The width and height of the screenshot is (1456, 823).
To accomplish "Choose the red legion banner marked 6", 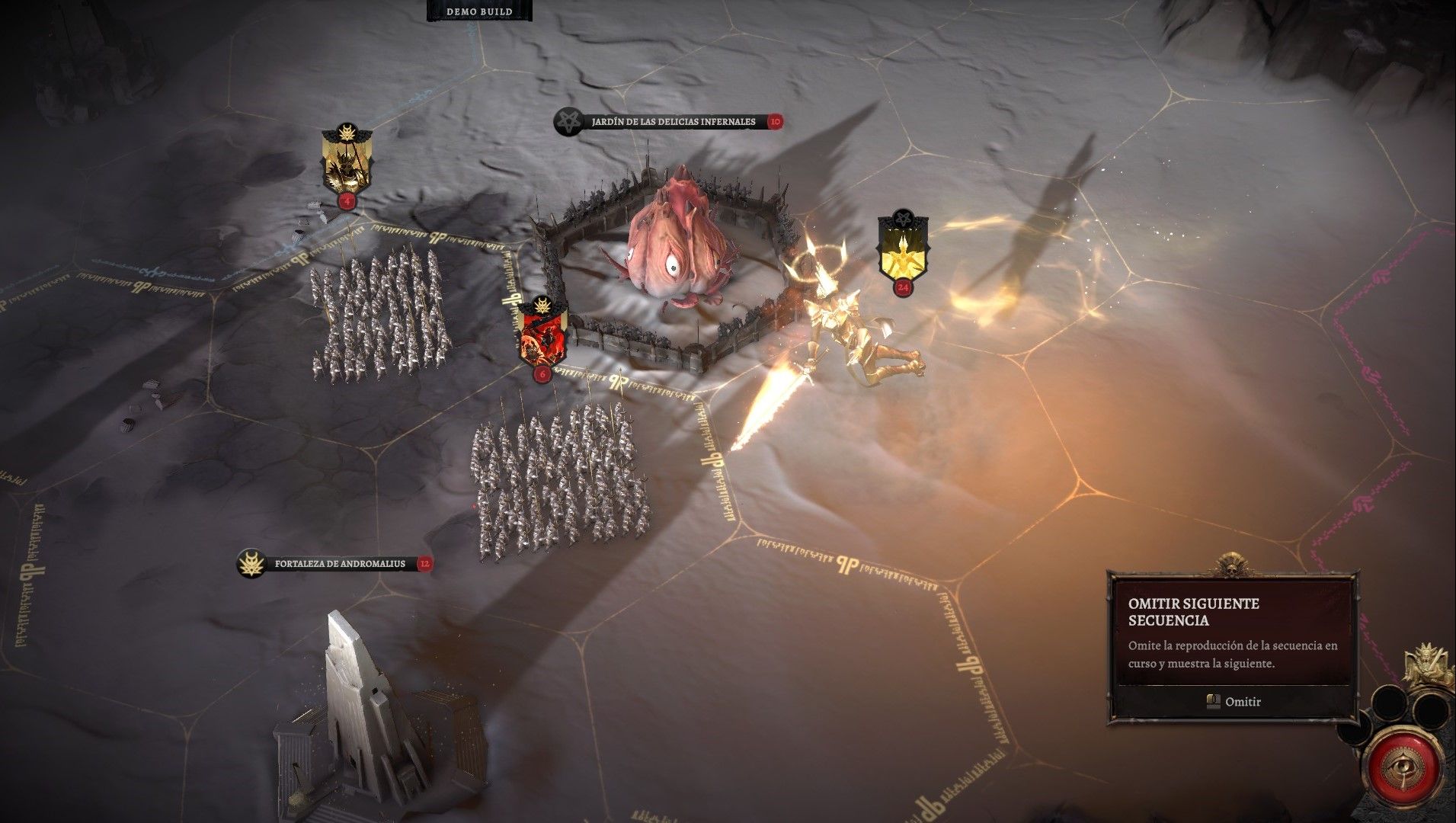I will tap(542, 335).
